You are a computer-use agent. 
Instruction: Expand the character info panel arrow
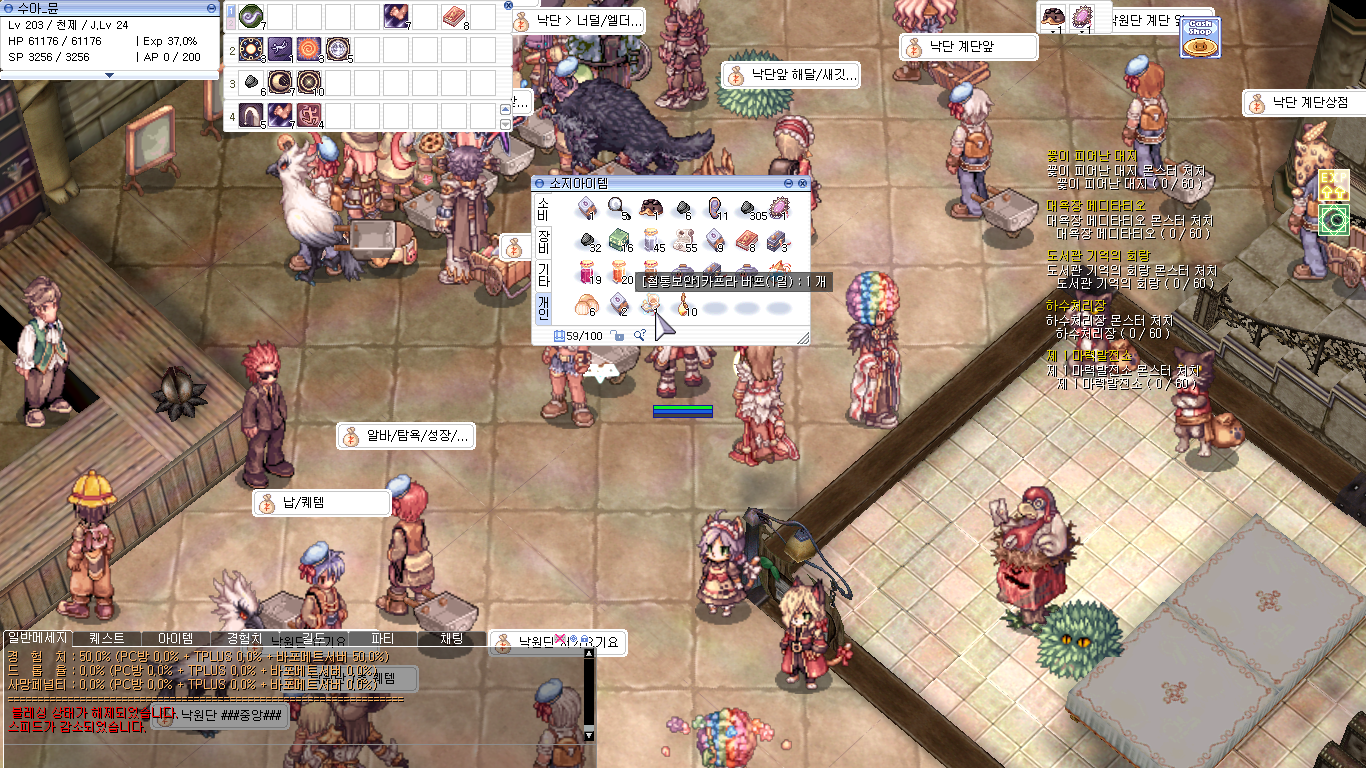point(110,75)
